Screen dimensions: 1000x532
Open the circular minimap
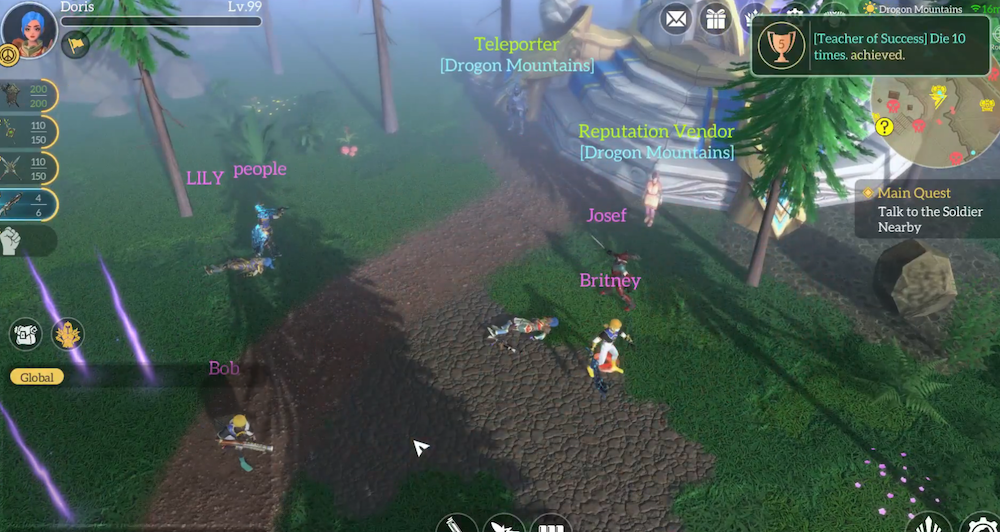934,122
